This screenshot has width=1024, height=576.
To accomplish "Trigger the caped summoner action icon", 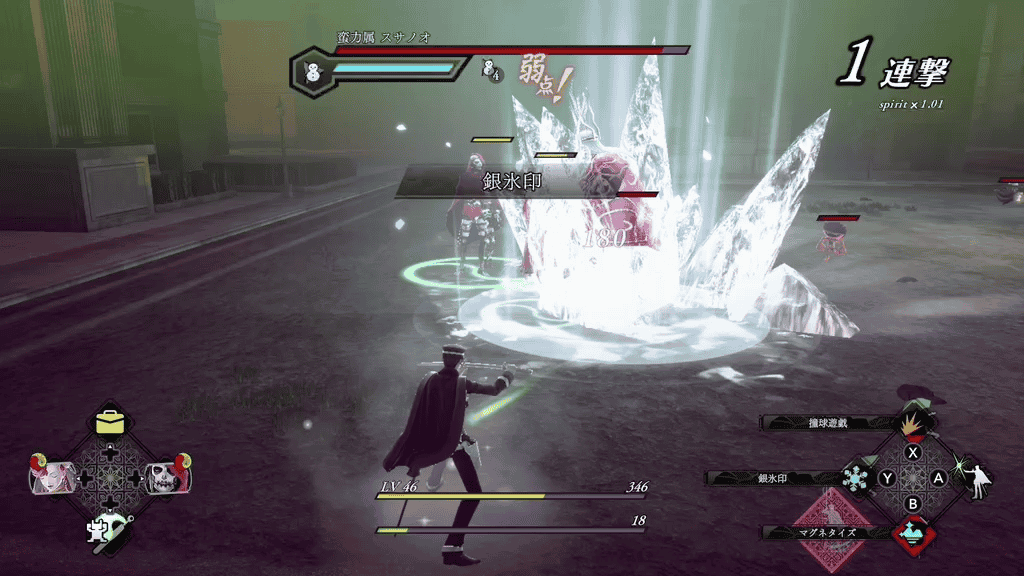I will 975,479.
